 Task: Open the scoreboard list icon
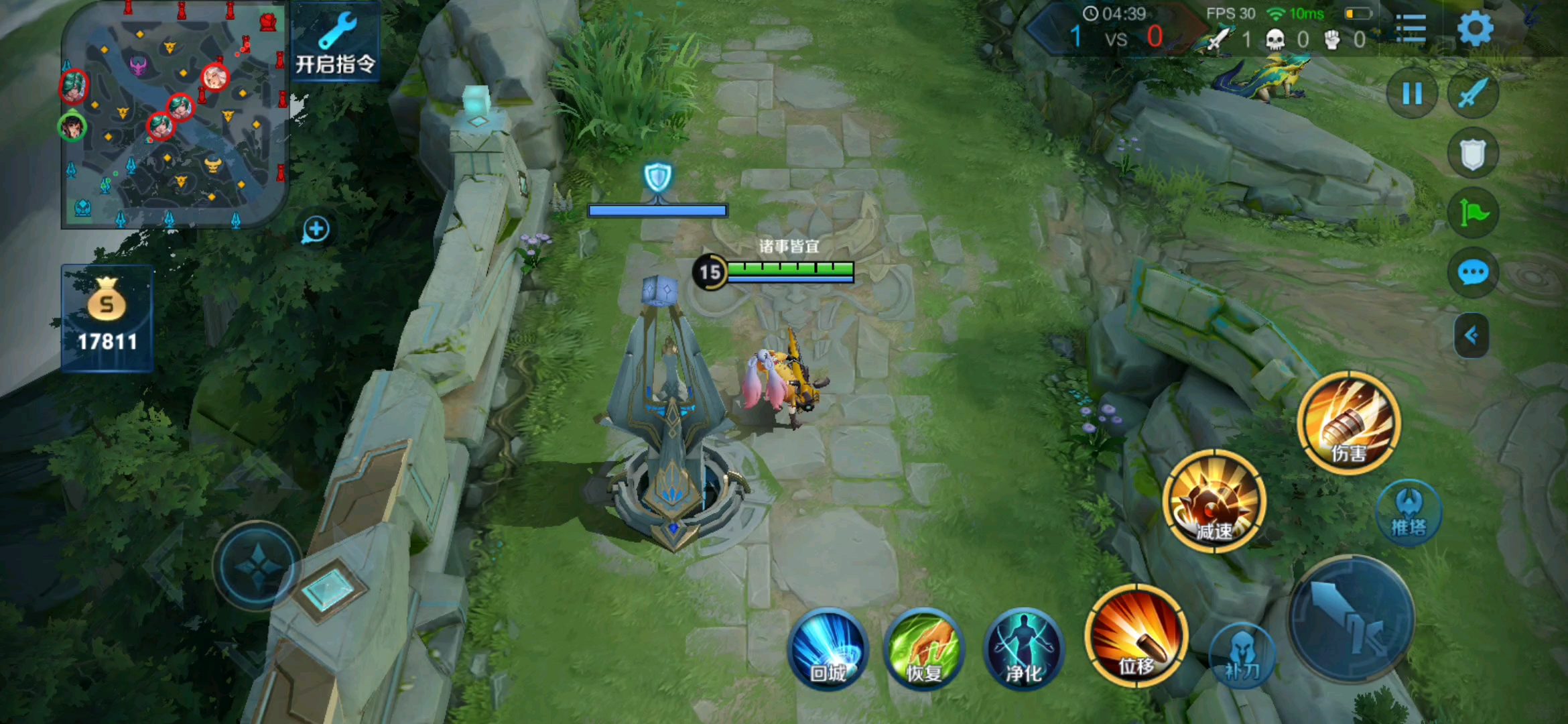tap(1411, 29)
